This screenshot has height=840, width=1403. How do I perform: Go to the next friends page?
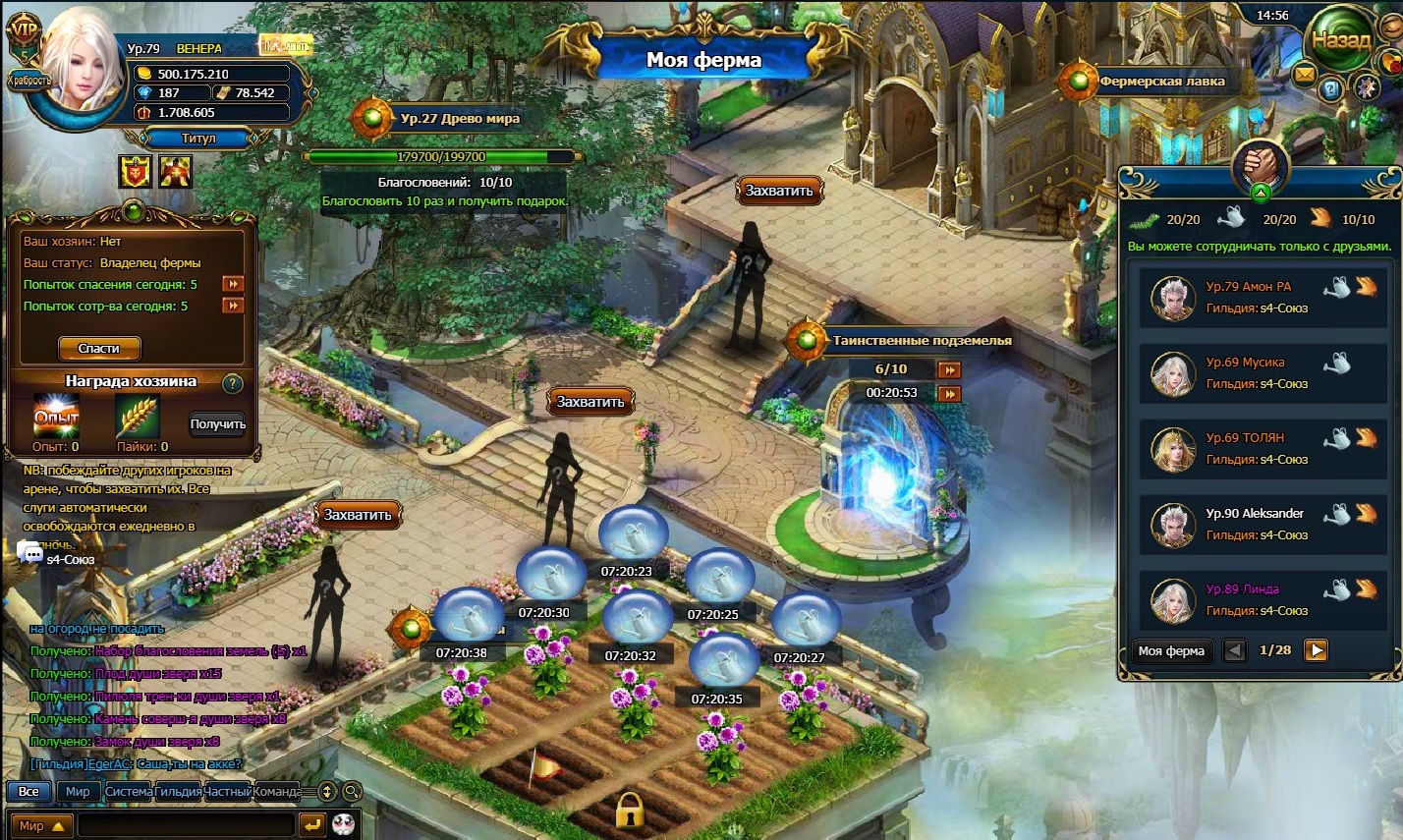(1317, 650)
